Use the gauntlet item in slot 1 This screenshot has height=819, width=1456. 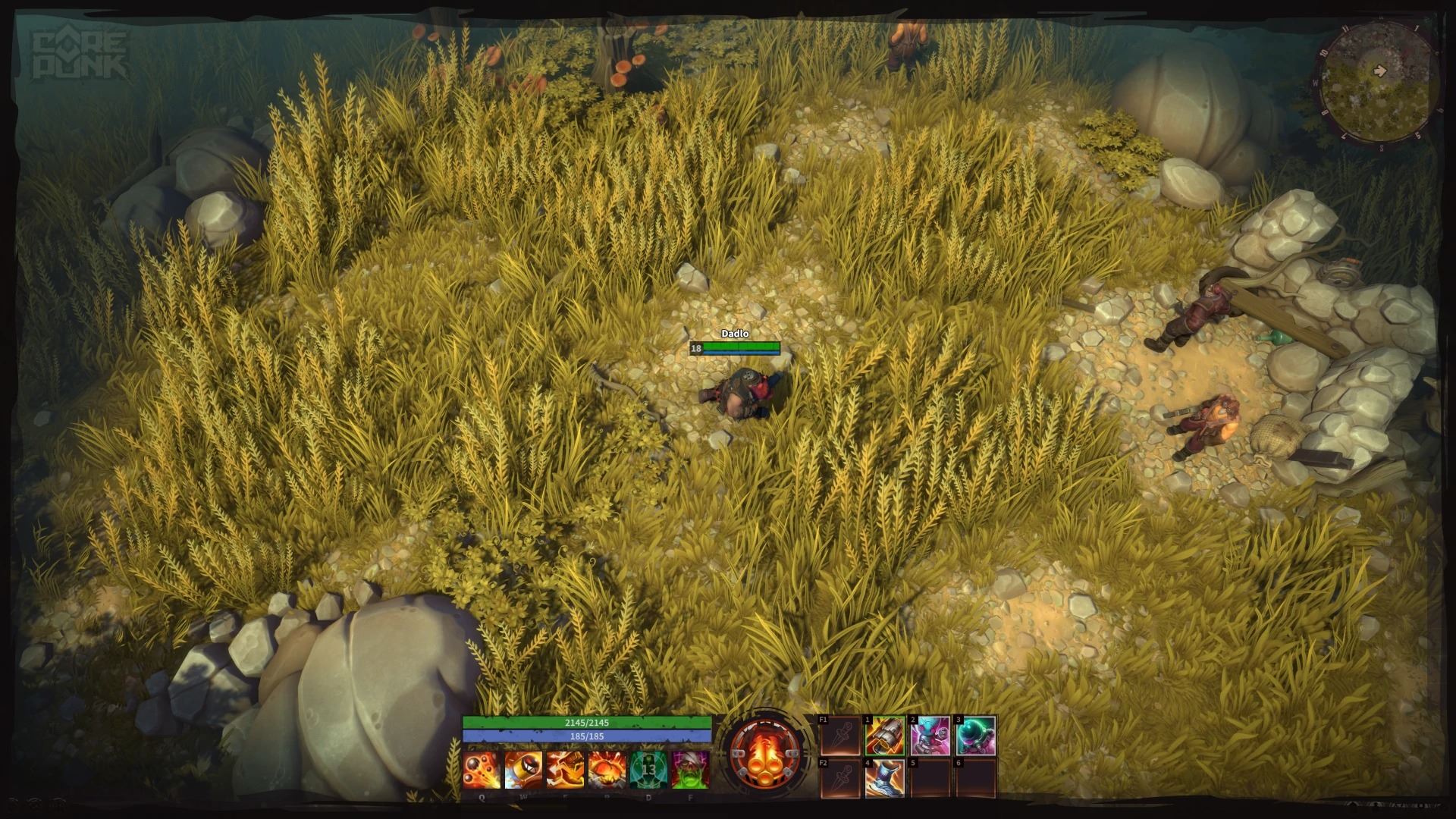[x=885, y=736]
